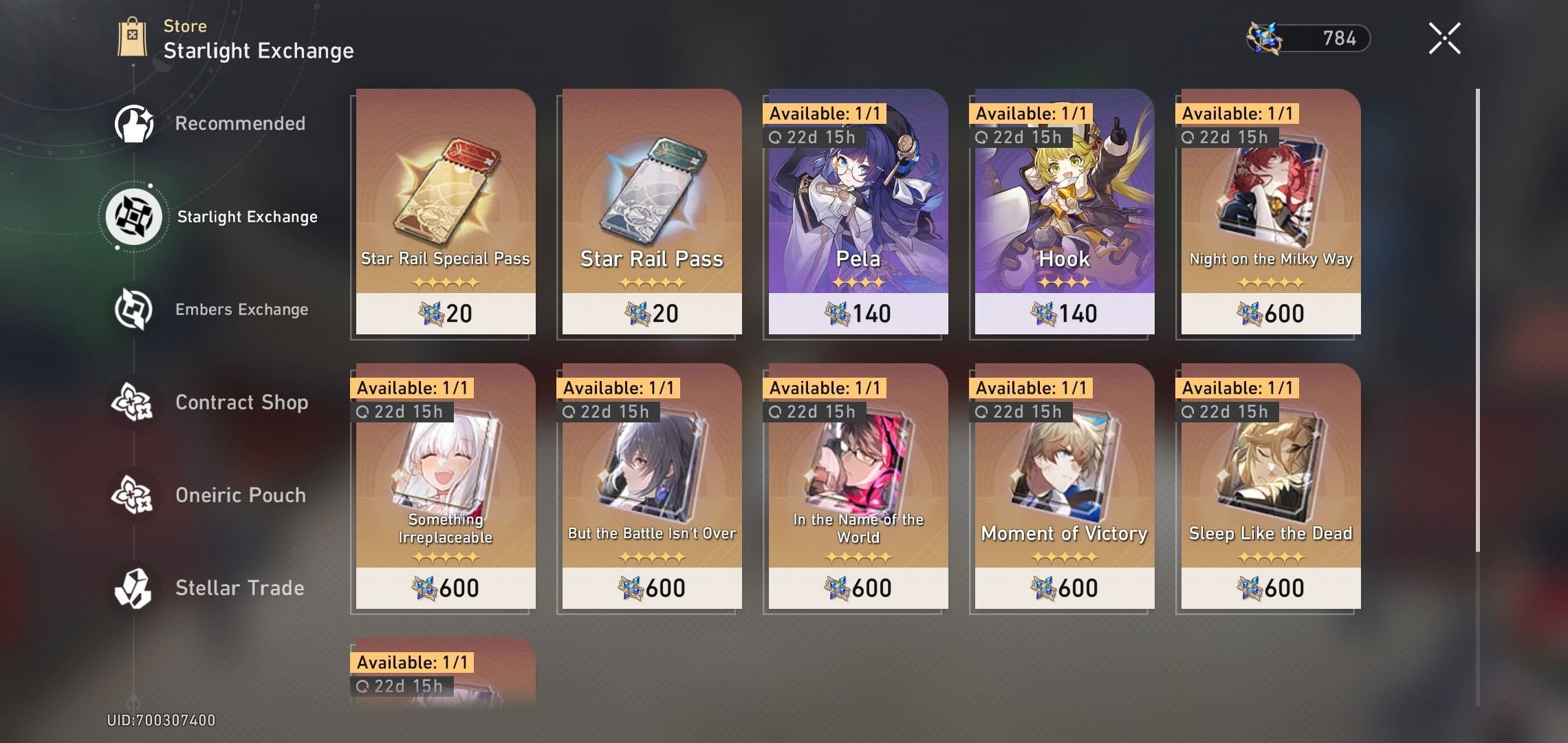Image resolution: width=1568 pixels, height=743 pixels.
Task: Select the Recommended store category icon
Action: (135, 124)
